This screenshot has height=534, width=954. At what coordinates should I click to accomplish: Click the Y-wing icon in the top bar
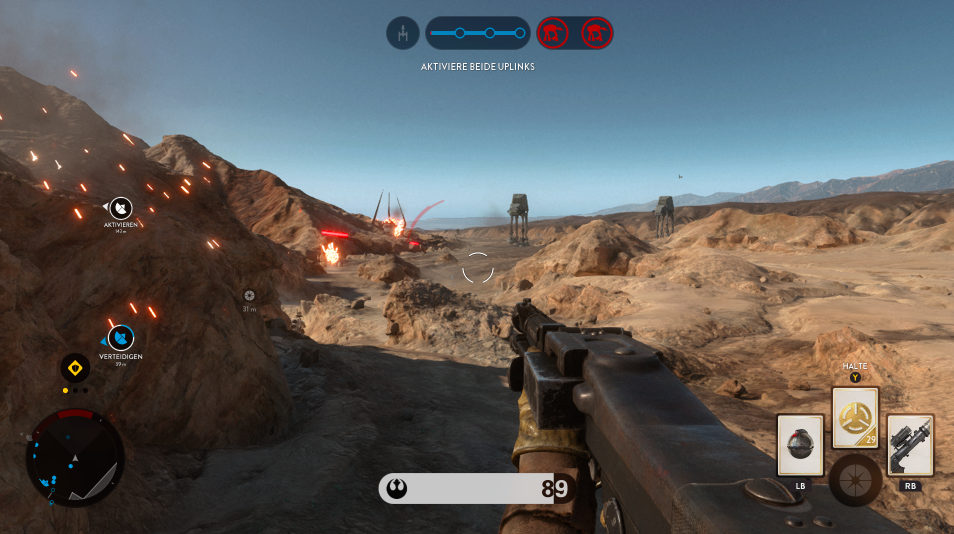(403, 33)
